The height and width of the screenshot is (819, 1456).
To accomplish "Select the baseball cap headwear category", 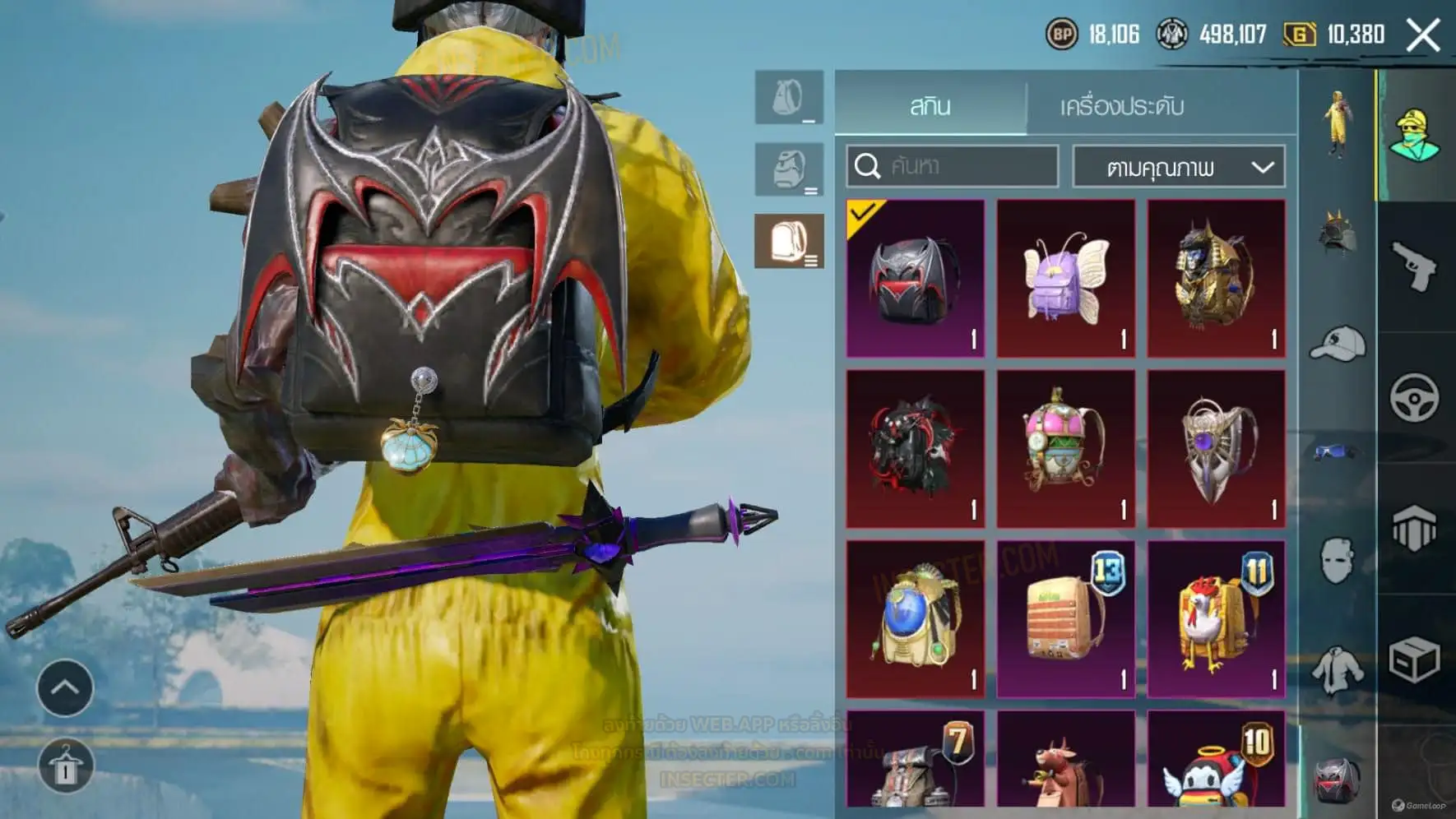I will [x=1338, y=343].
